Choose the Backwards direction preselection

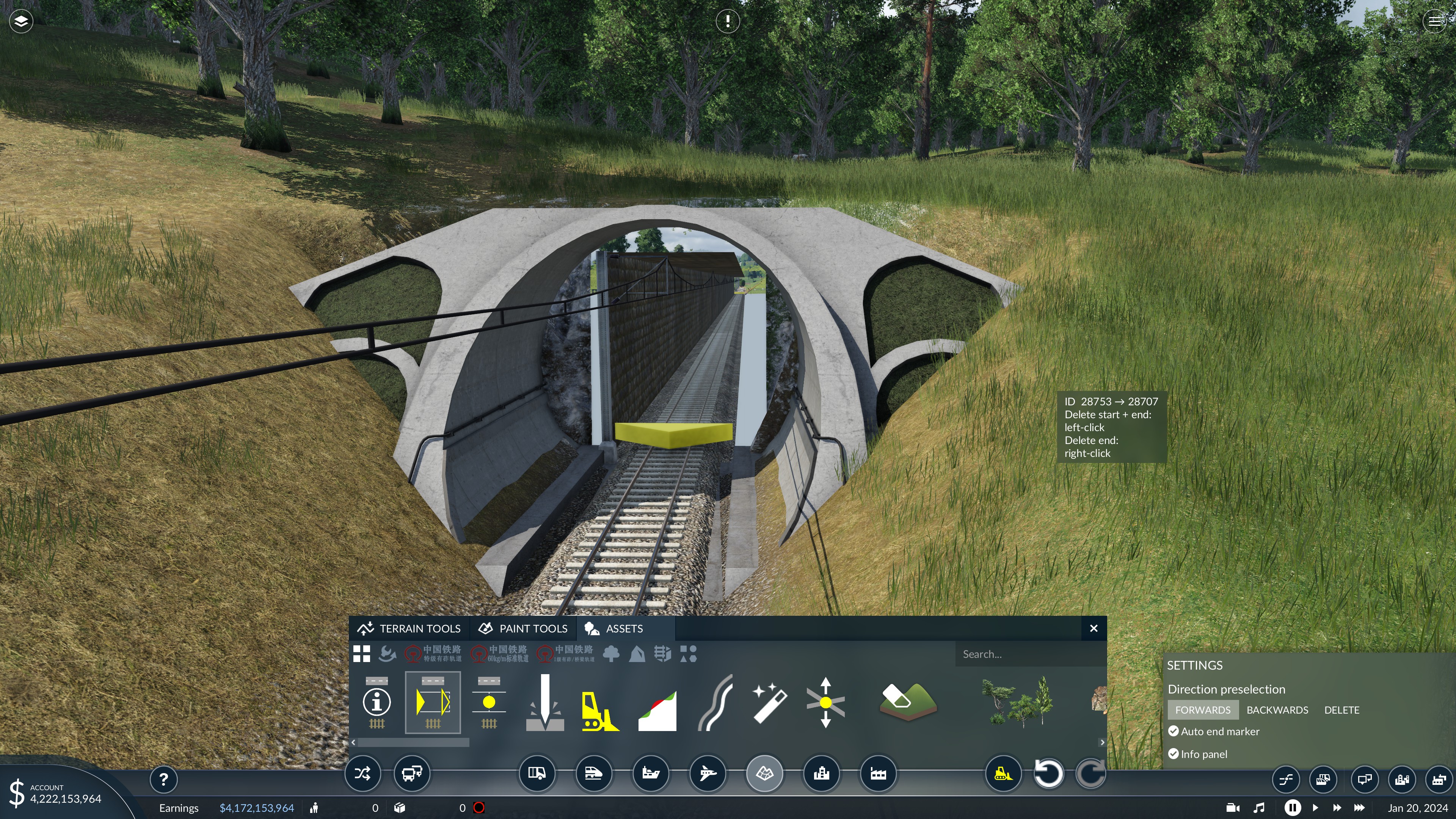pyautogui.click(x=1277, y=710)
